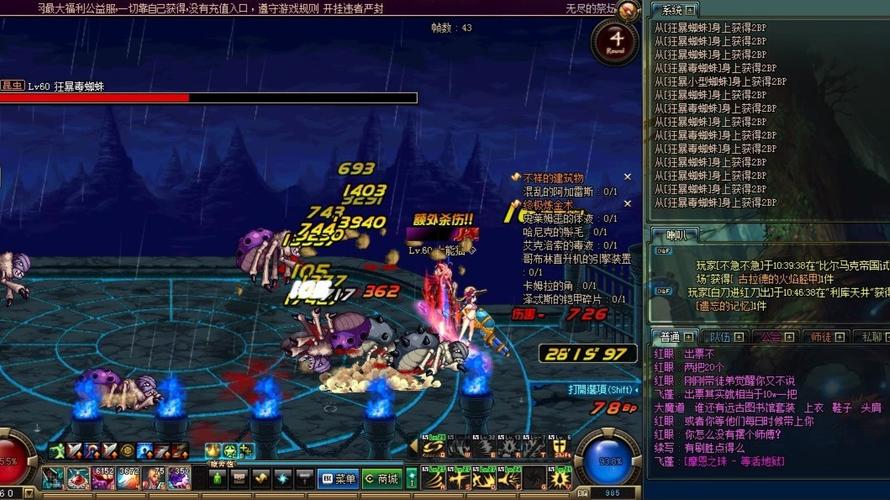Open the 无尽的祭坛 dungeon name label
The image size is (890, 500).
click(x=590, y=8)
